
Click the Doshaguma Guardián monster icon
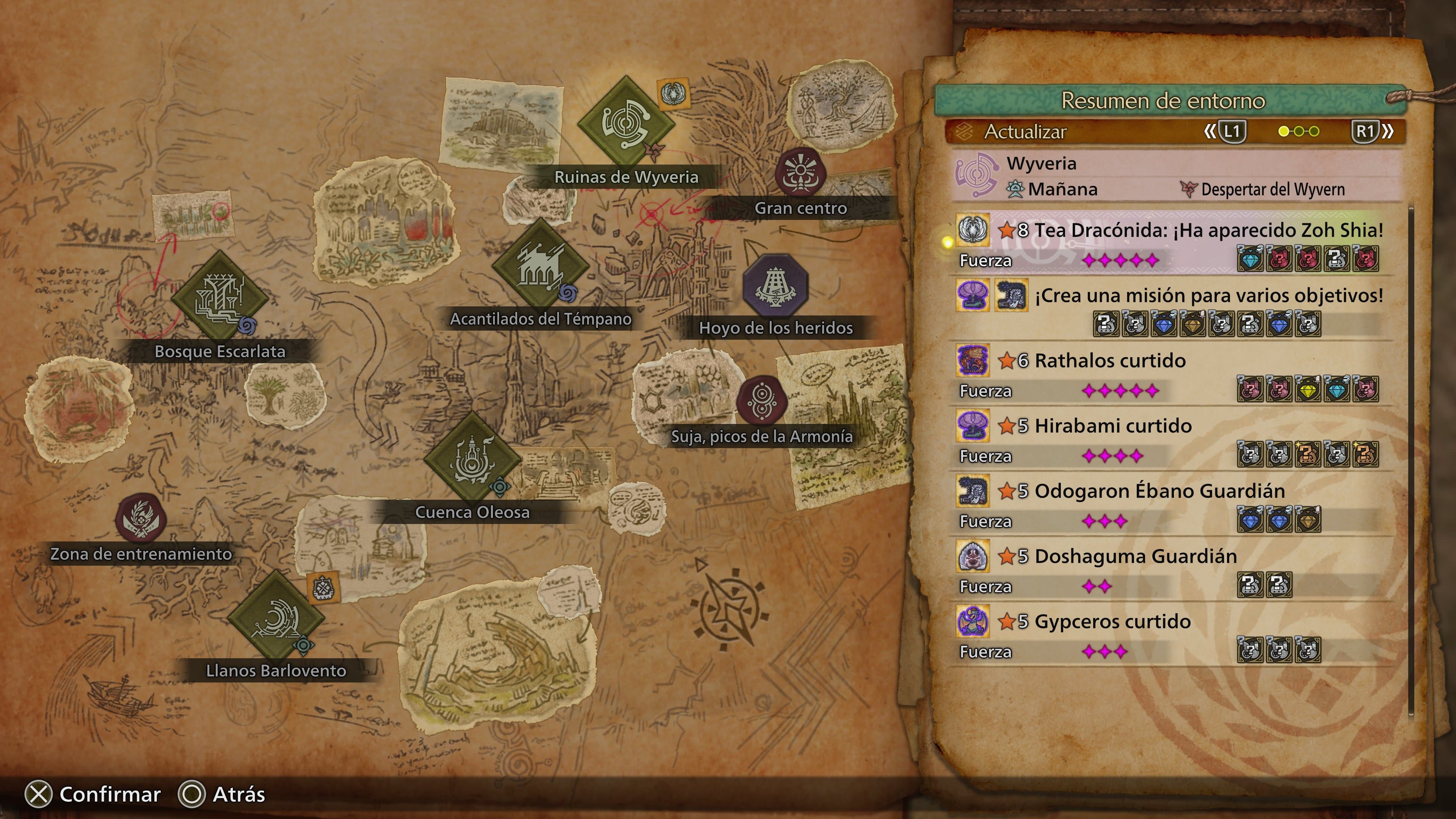pyautogui.click(x=973, y=555)
